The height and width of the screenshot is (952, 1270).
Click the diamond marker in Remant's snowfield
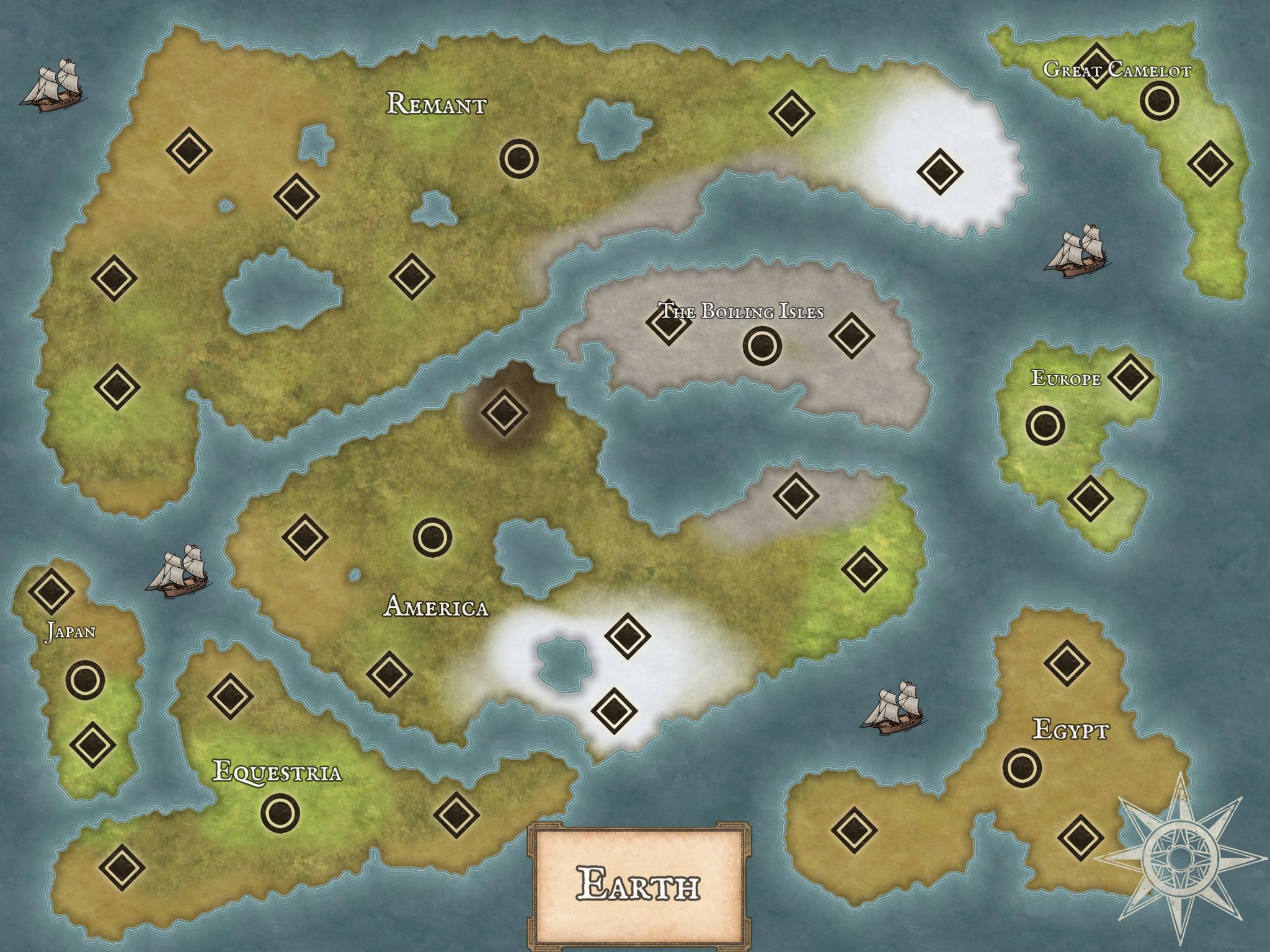pos(940,171)
